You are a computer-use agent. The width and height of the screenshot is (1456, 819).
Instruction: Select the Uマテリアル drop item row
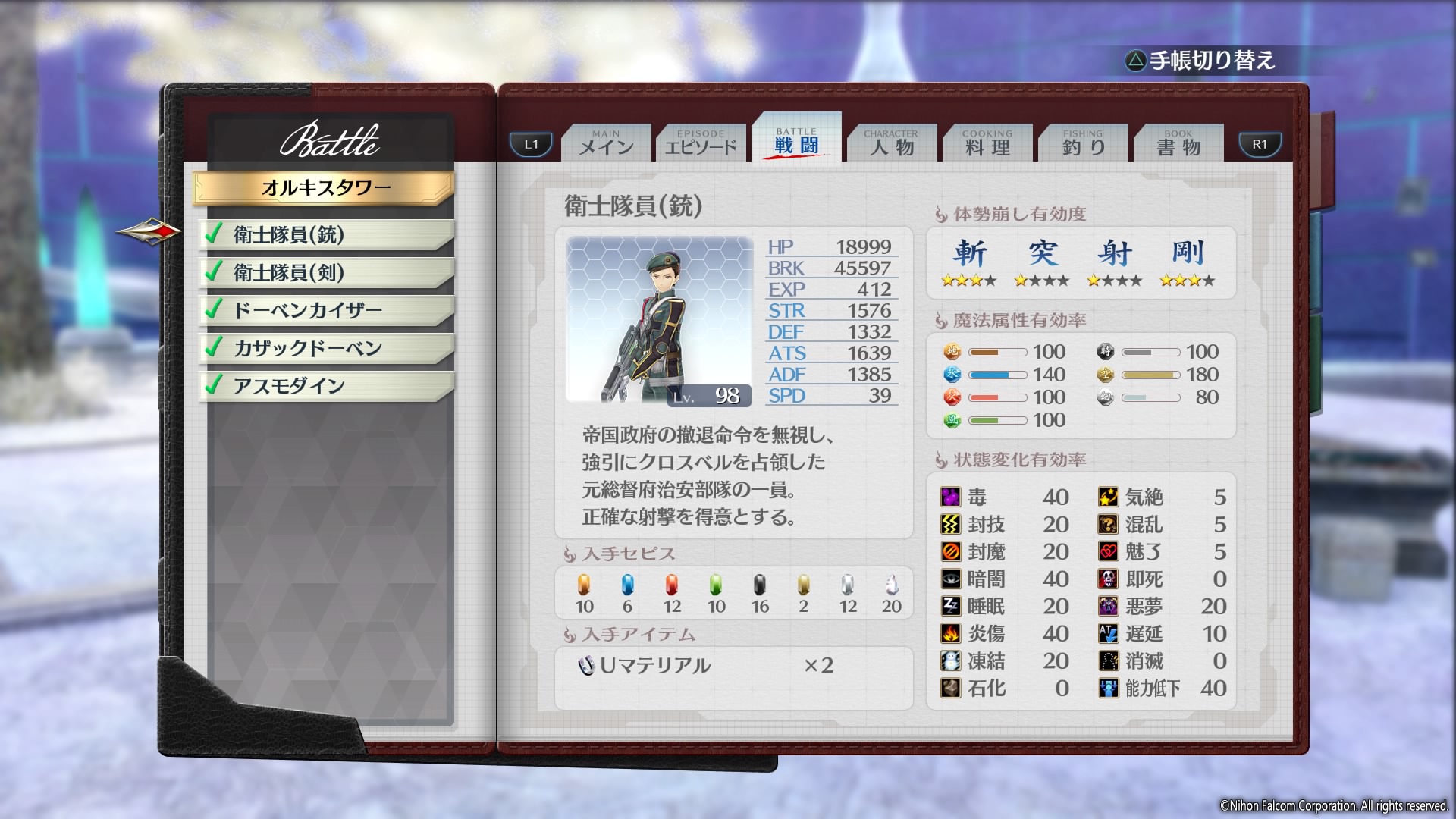705,666
